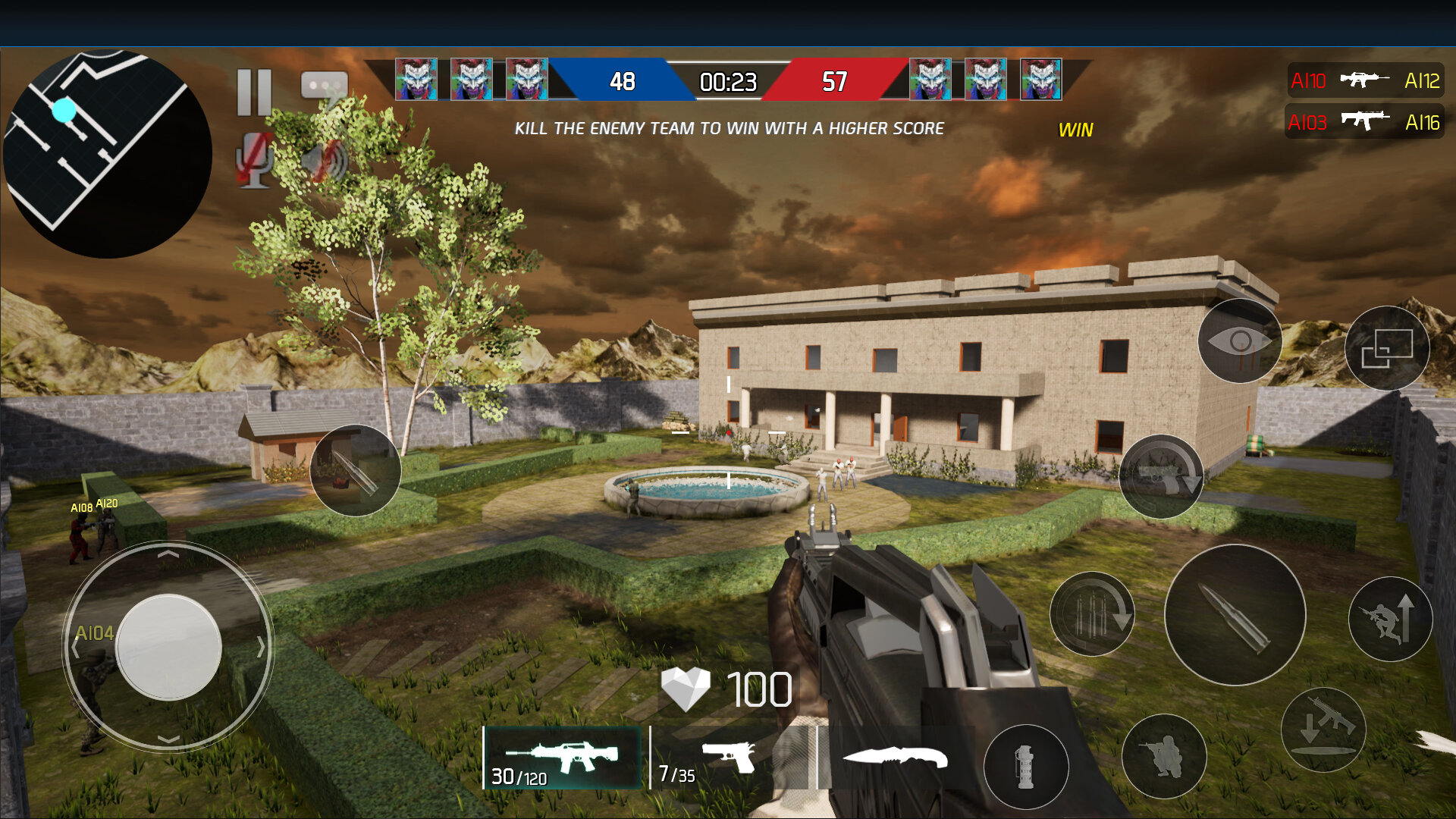Select the assault rifle weapon slot
The height and width of the screenshot is (819, 1456).
562,758
